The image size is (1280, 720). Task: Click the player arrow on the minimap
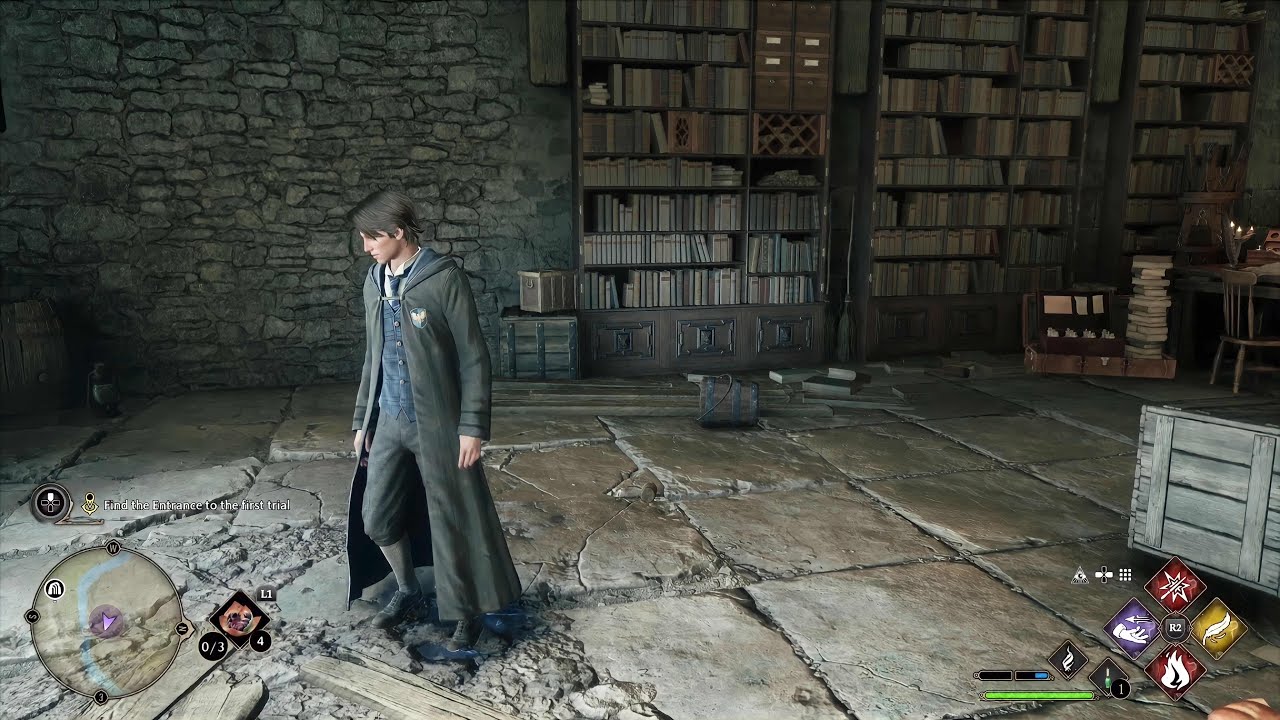107,620
